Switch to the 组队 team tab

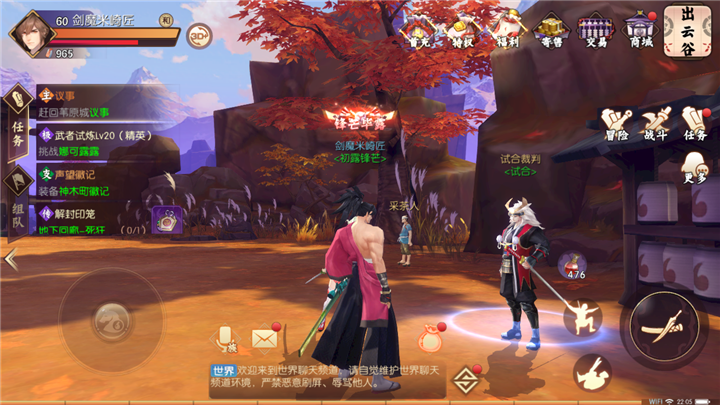coord(18,206)
